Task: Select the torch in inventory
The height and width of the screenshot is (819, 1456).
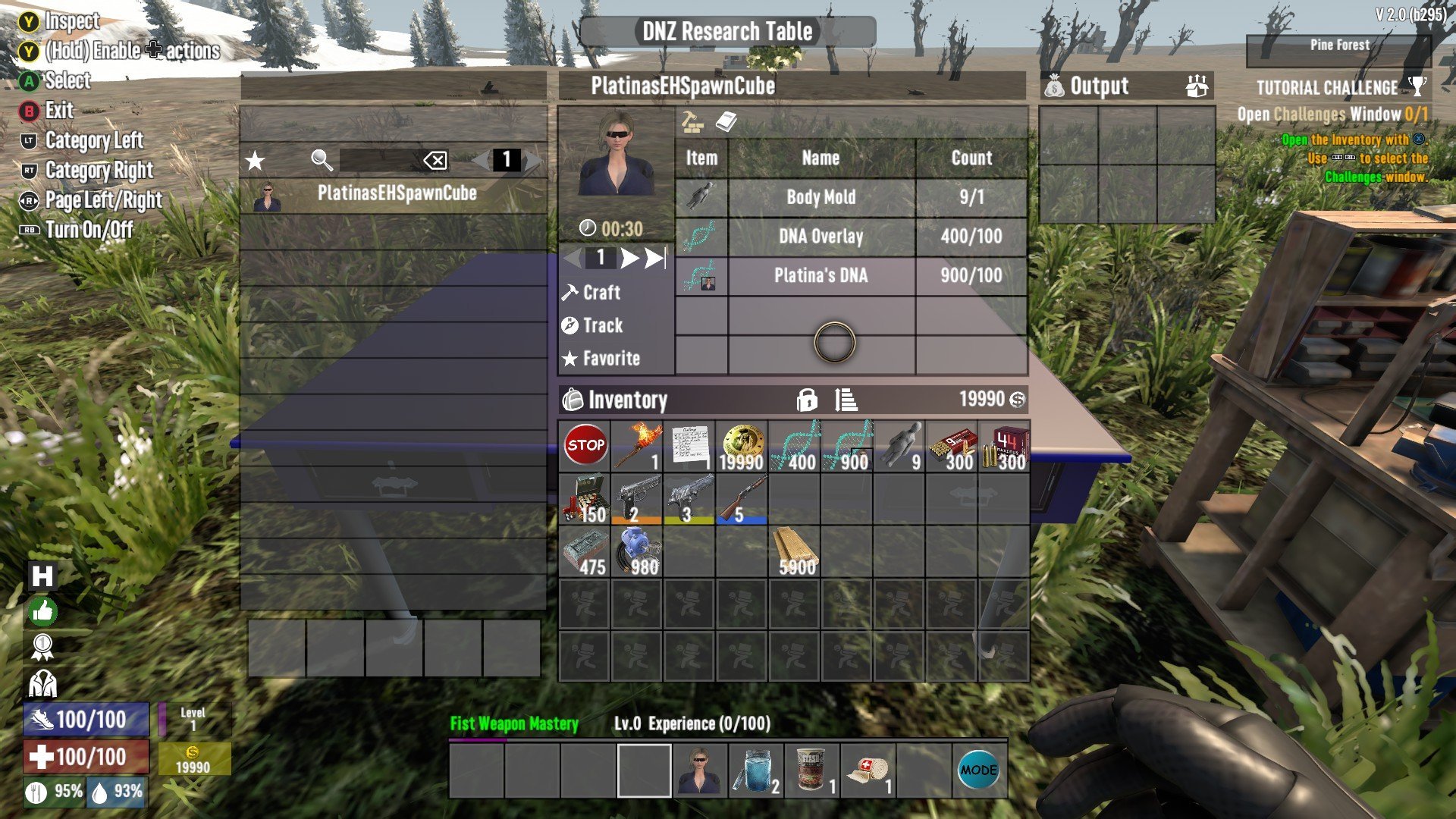Action: pyautogui.click(x=636, y=447)
